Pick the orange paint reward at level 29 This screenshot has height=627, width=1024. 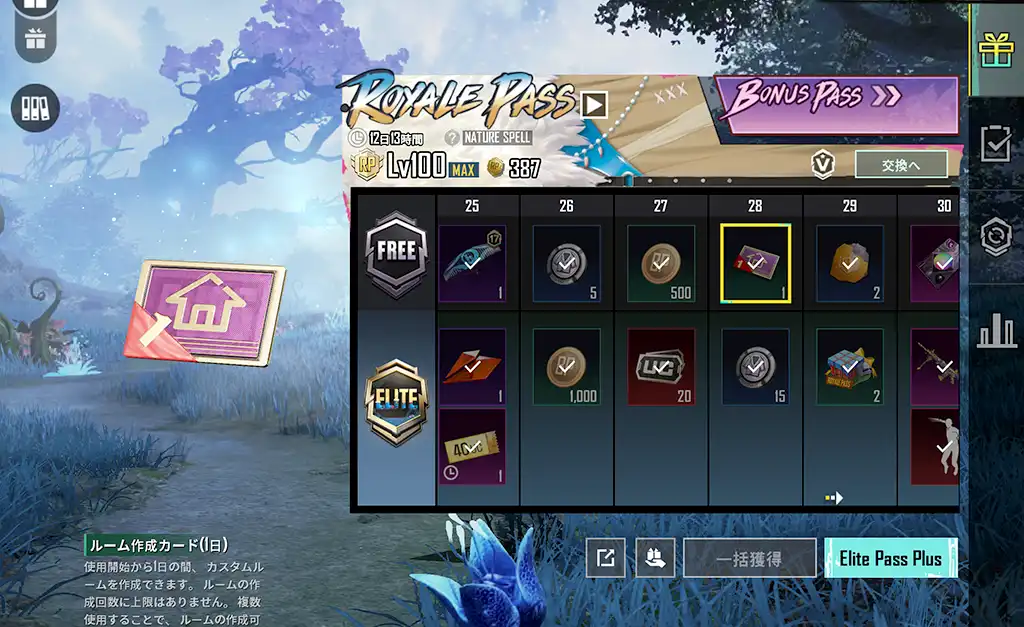pyautogui.click(x=849, y=264)
